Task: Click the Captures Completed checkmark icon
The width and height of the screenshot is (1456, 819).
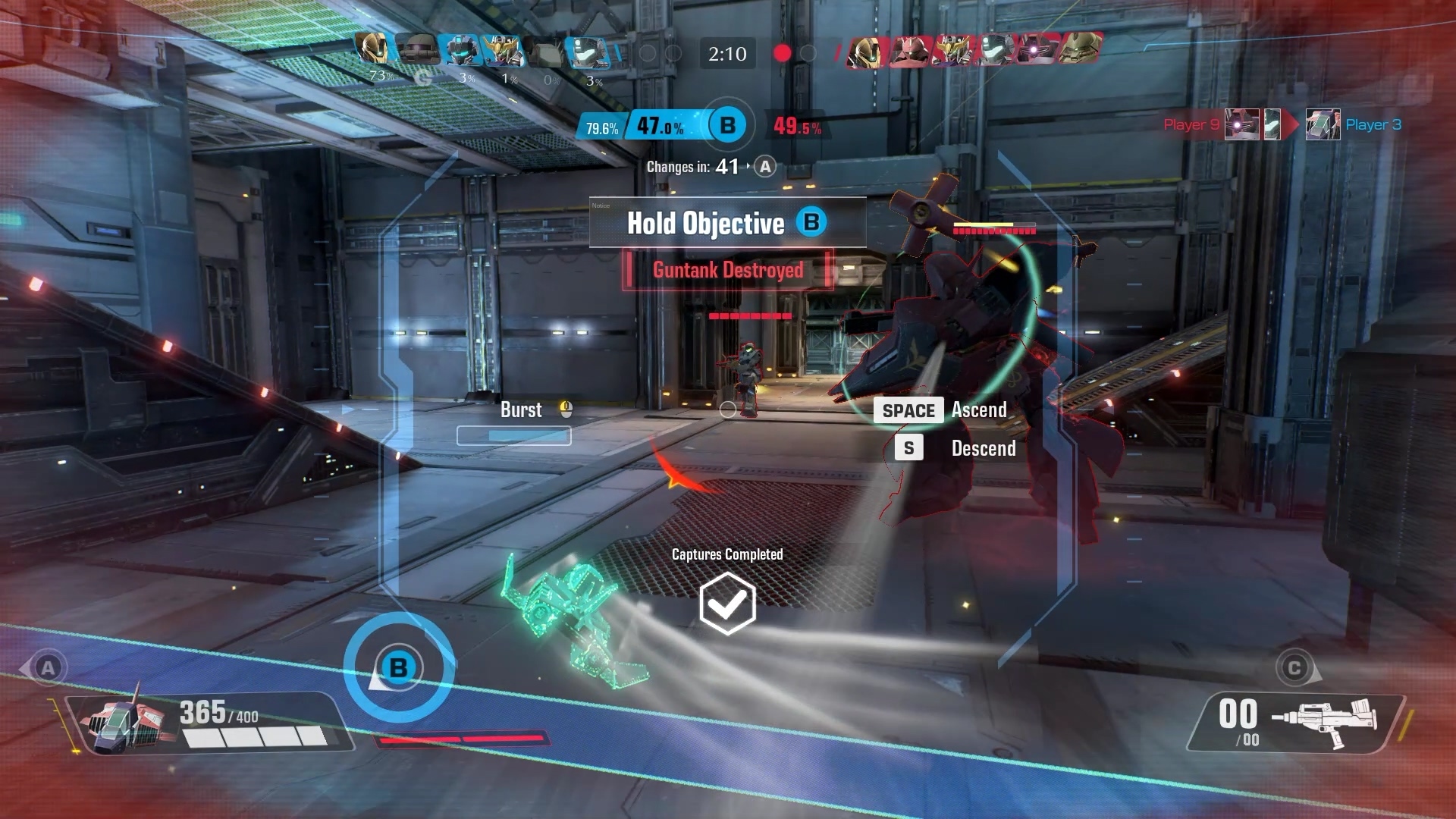Action: (727, 604)
